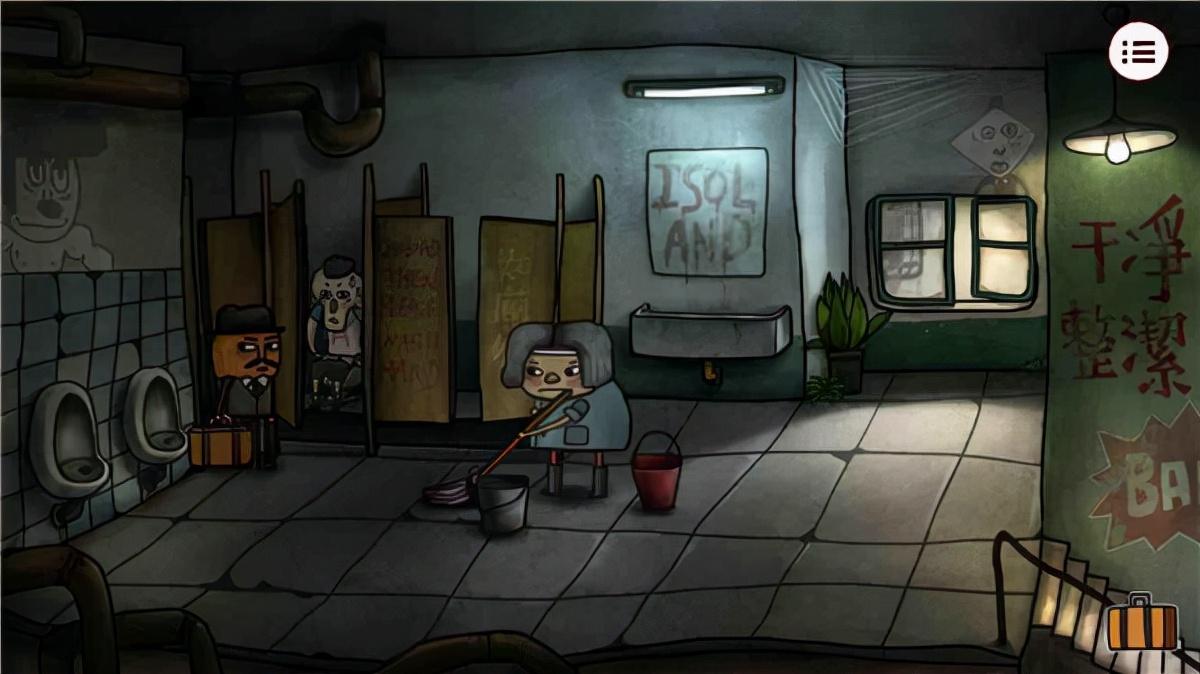The height and width of the screenshot is (674, 1200).
Task: Open the menu list button
Action: (1138, 52)
